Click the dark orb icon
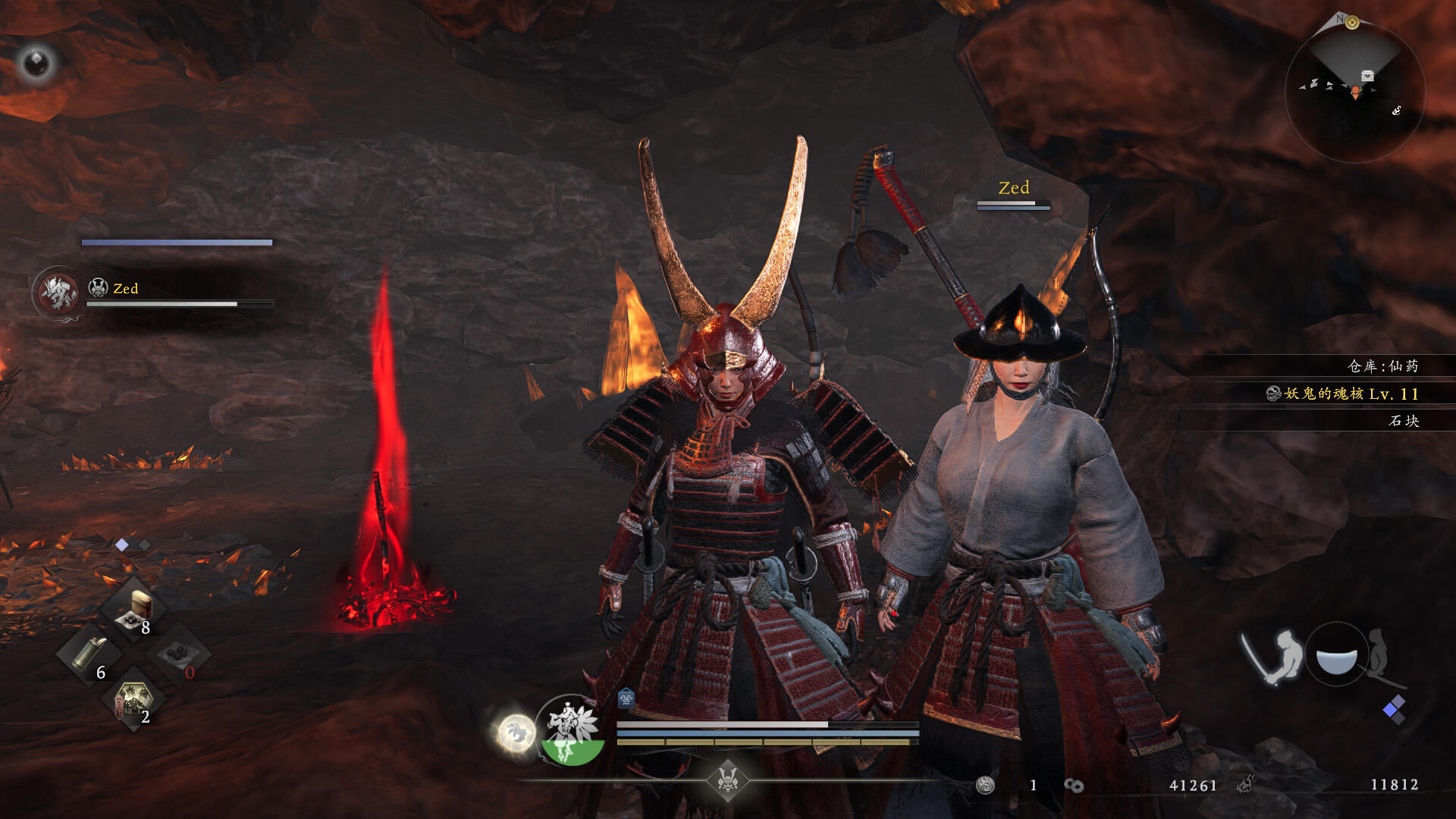This screenshot has width=1456, height=819. [x=36, y=63]
